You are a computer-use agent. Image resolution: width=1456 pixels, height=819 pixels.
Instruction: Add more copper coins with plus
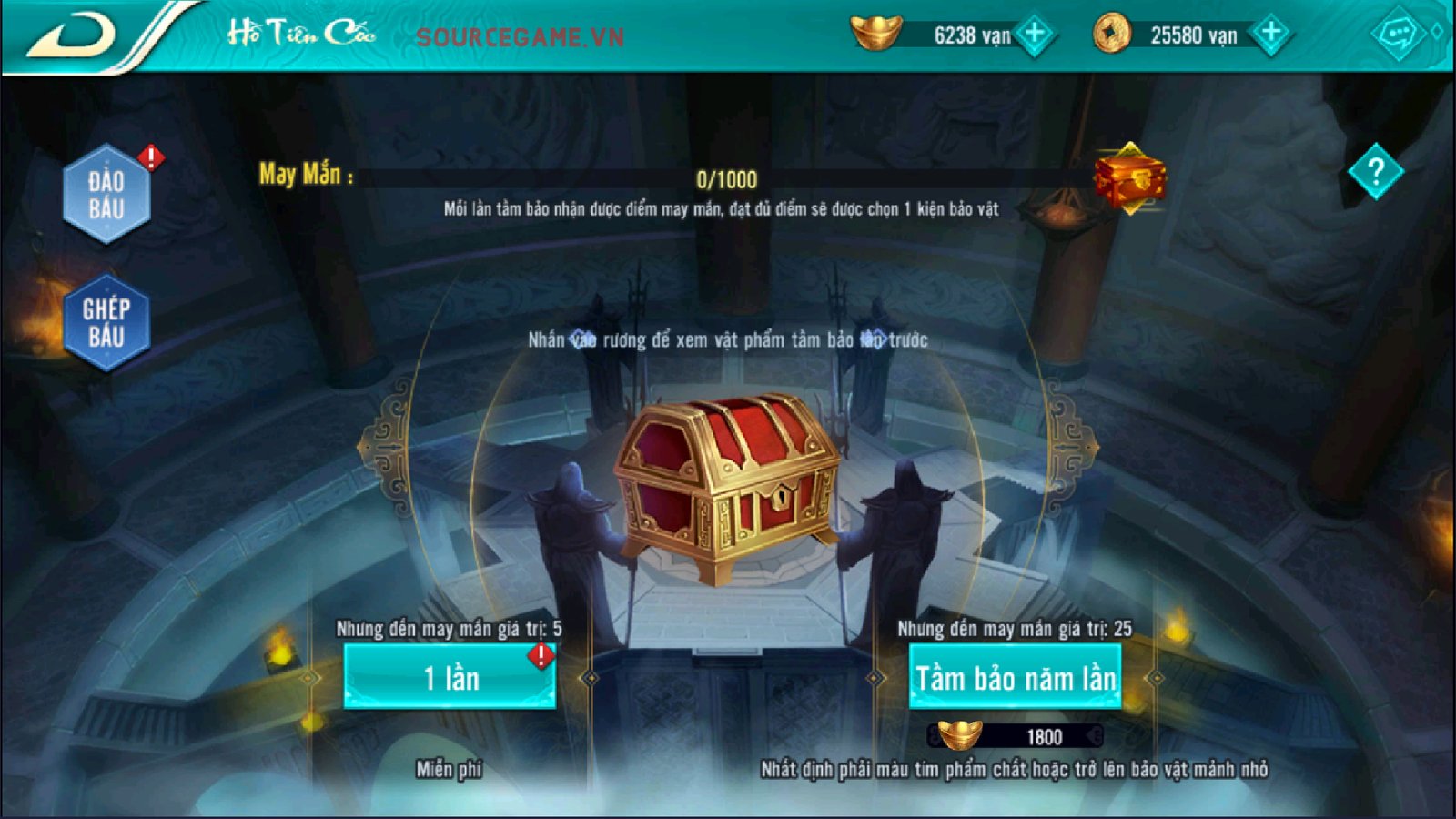[1270, 35]
